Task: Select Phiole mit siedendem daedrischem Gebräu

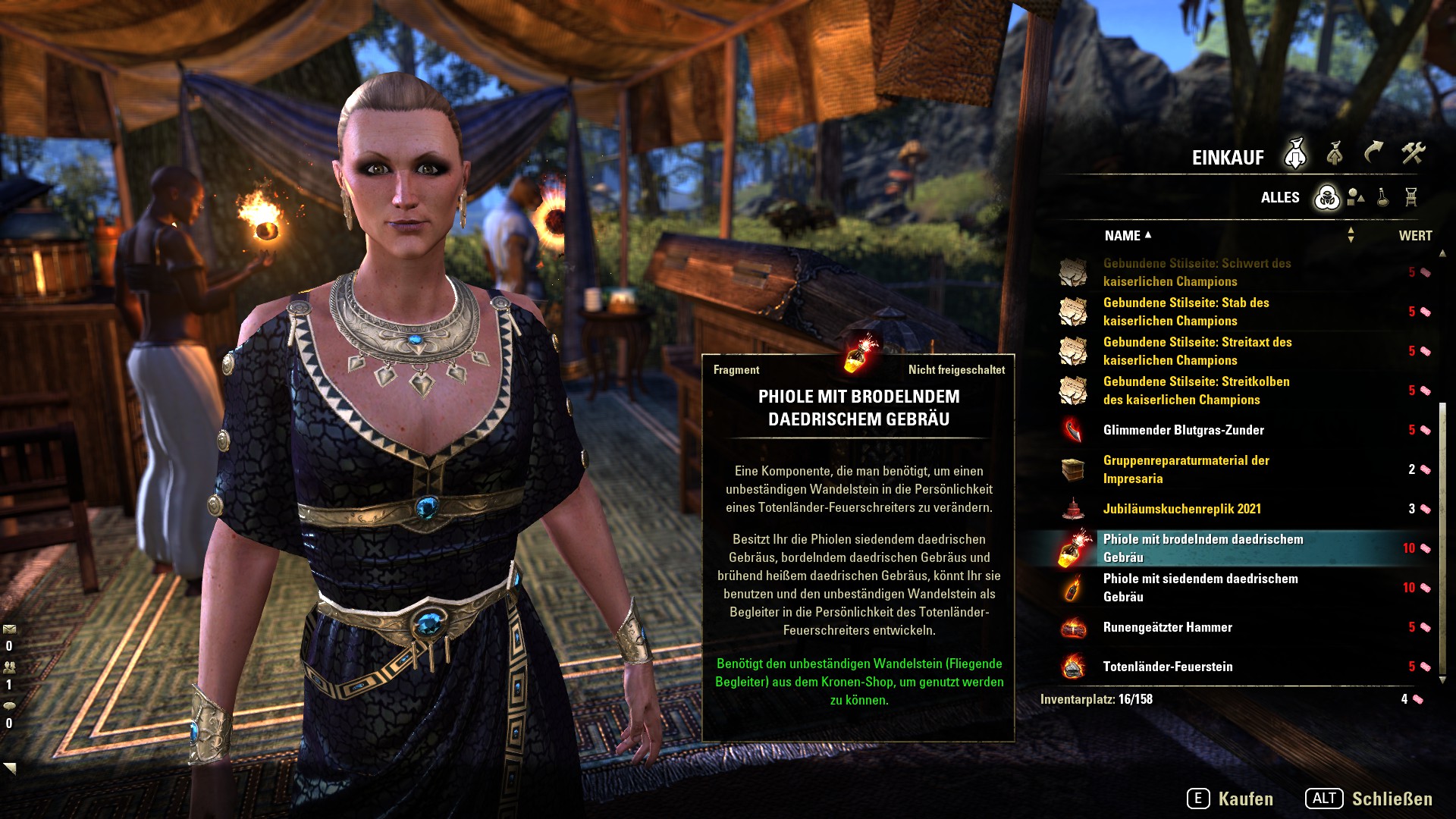Action: [1200, 588]
